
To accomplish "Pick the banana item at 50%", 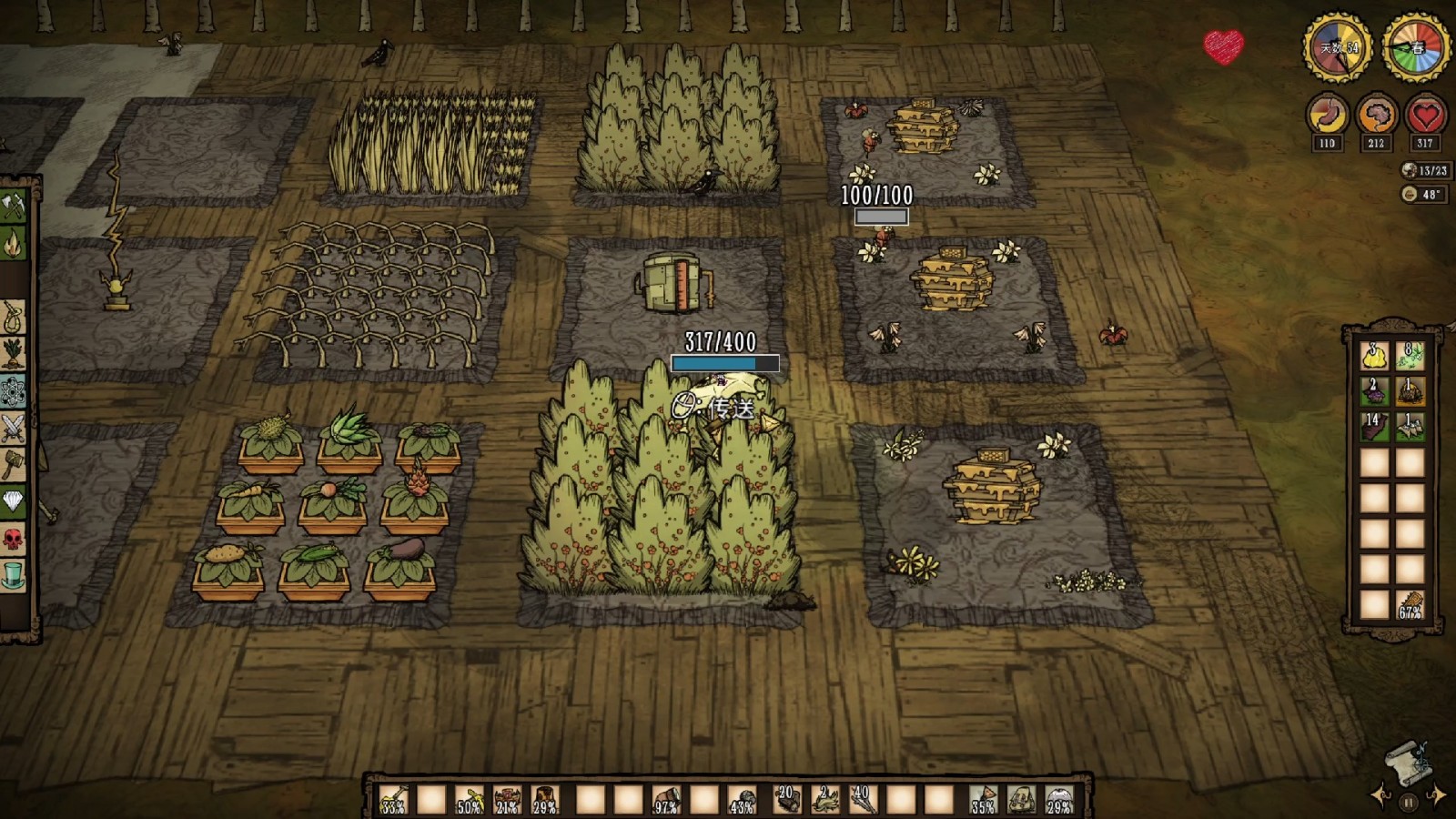I will click(x=470, y=800).
